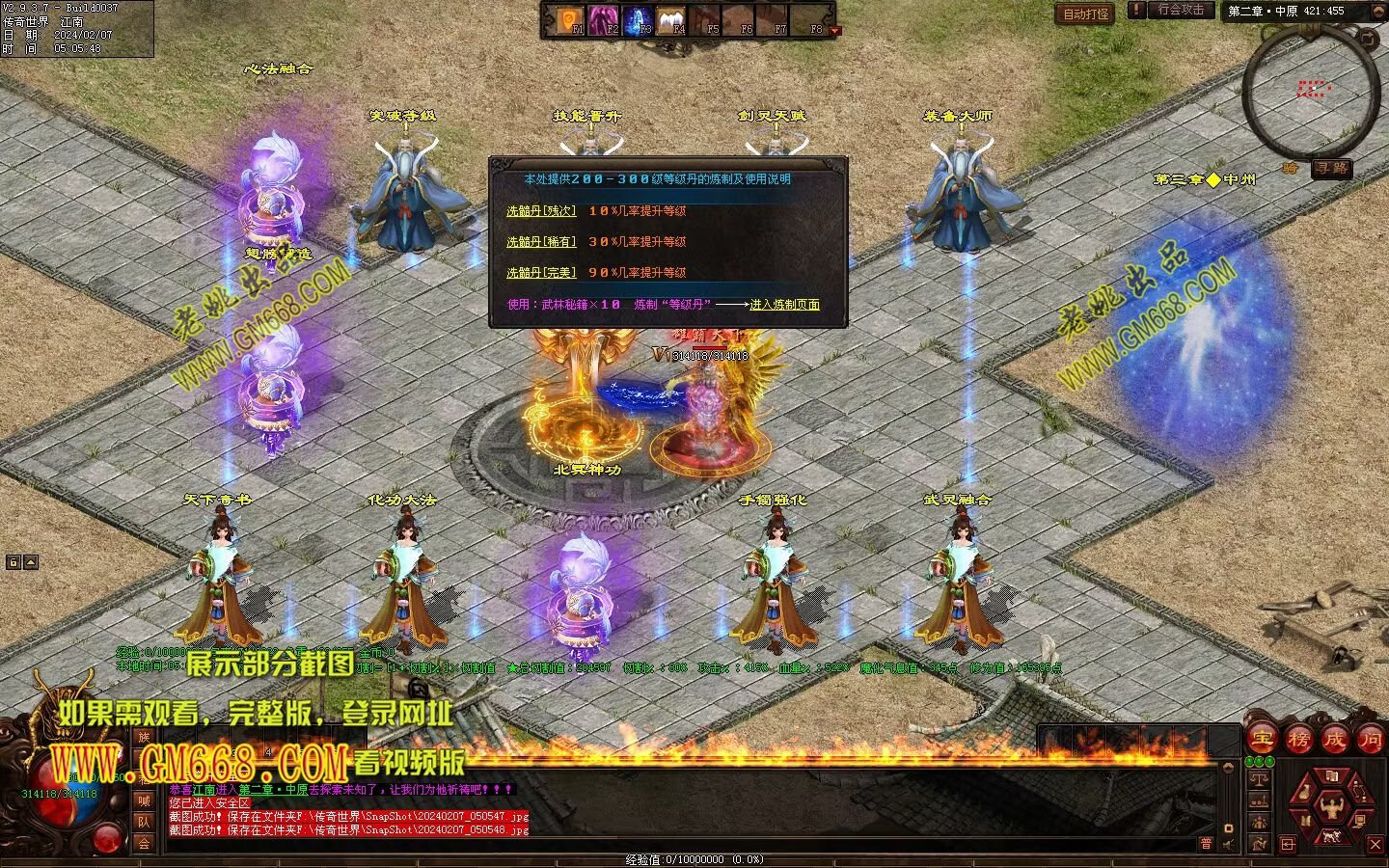Image resolution: width=1389 pixels, height=868 pixels.
Task: Open the 成 achievements button
Action: tap(1334, 740)
